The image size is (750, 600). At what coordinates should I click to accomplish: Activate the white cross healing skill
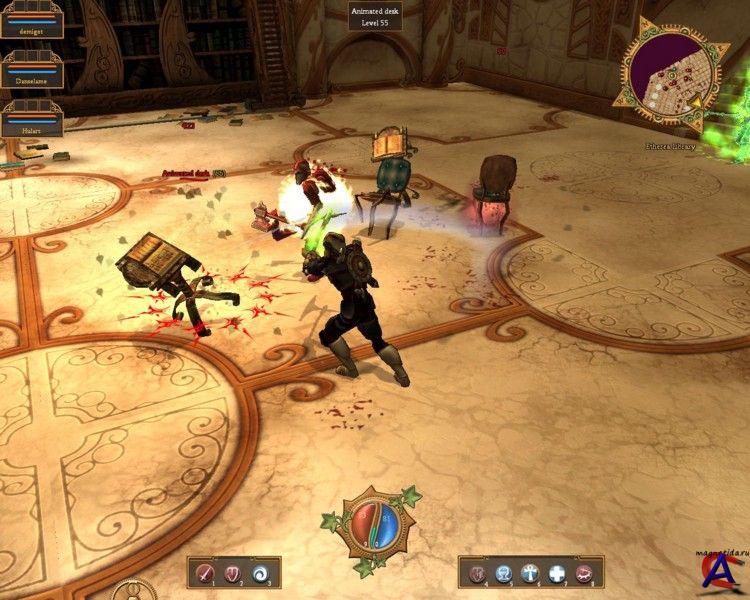[x=556, y=573]
